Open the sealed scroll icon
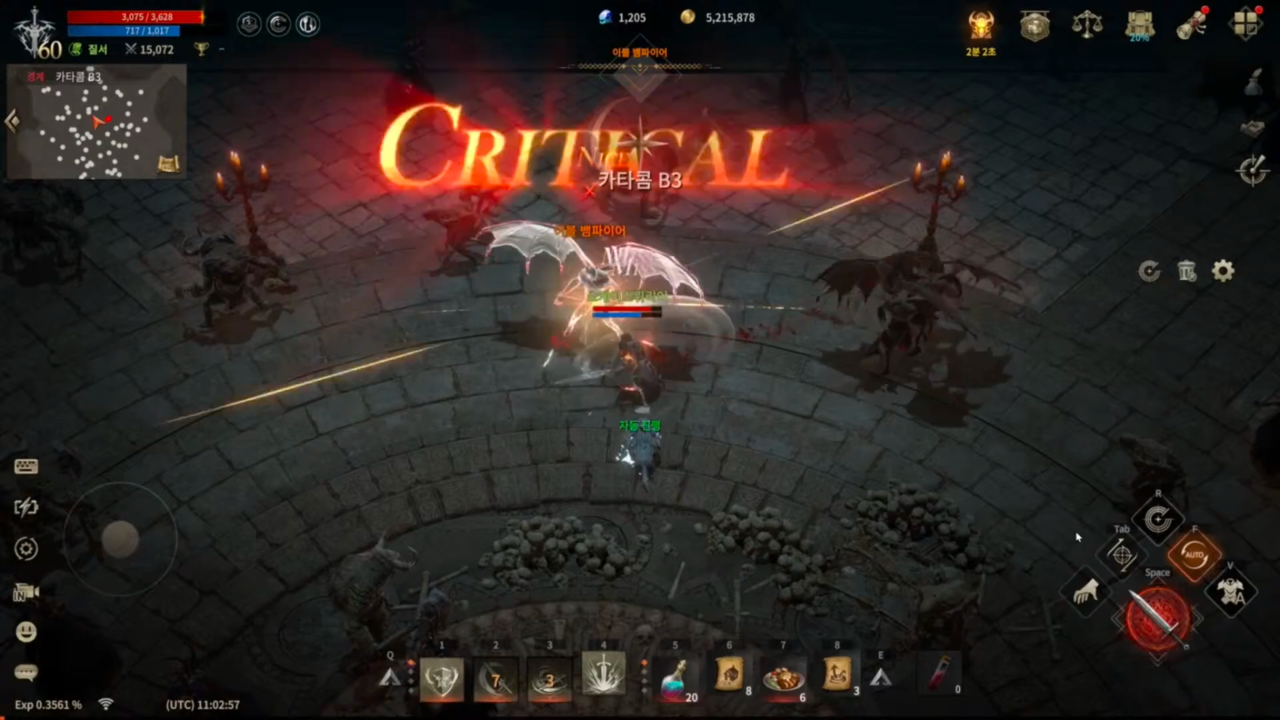Viewport: 1280px width, 720px height. [x=1191, y=25]
